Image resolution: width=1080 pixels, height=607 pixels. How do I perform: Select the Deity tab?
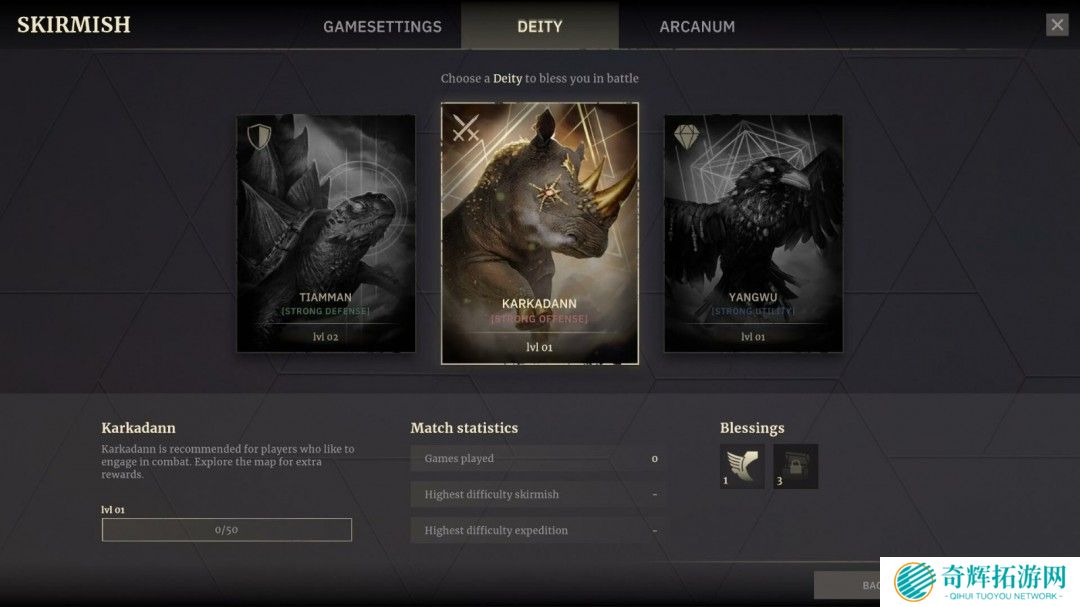point(539,27)
